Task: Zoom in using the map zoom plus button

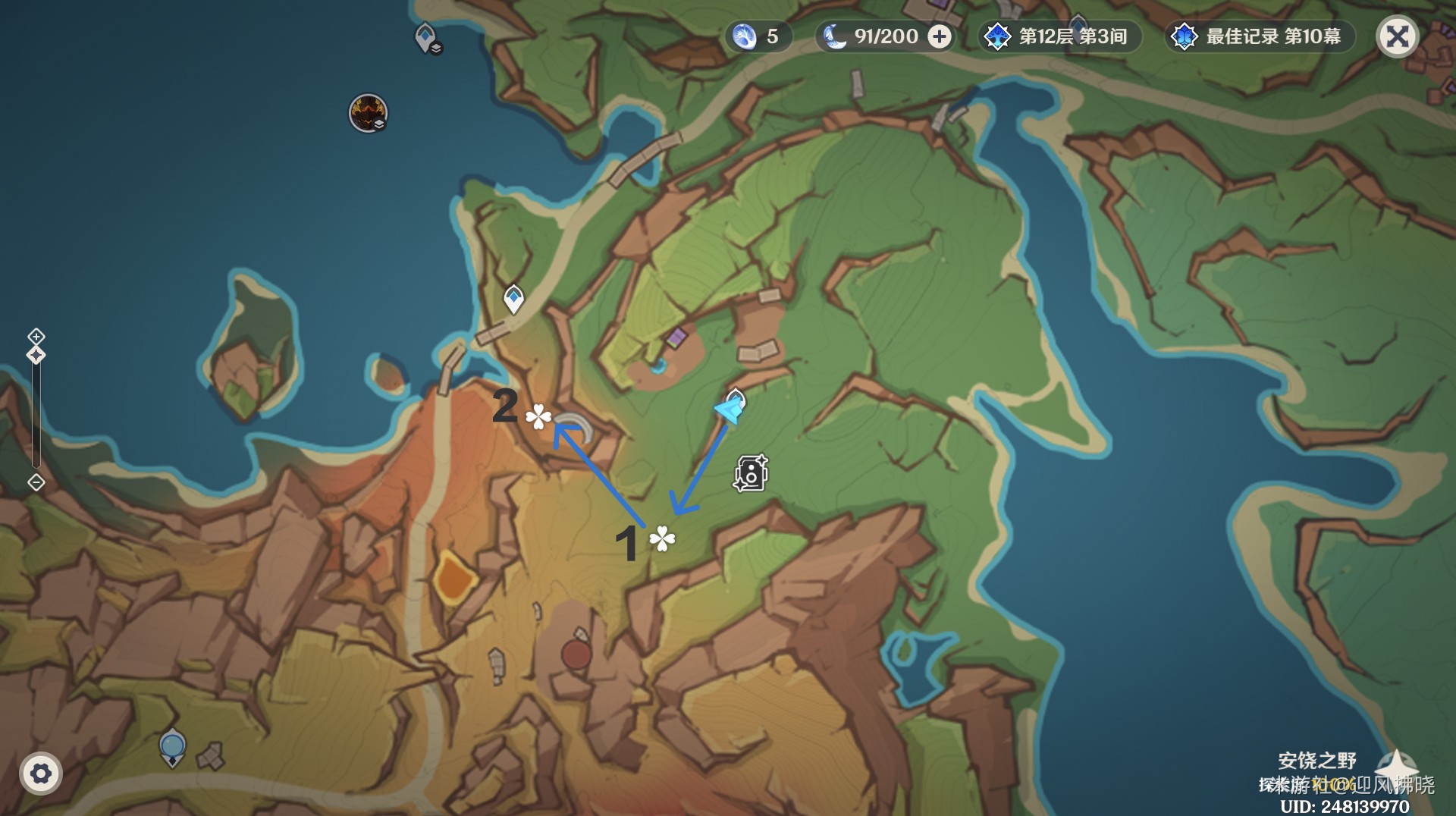Action: point(36,336)
